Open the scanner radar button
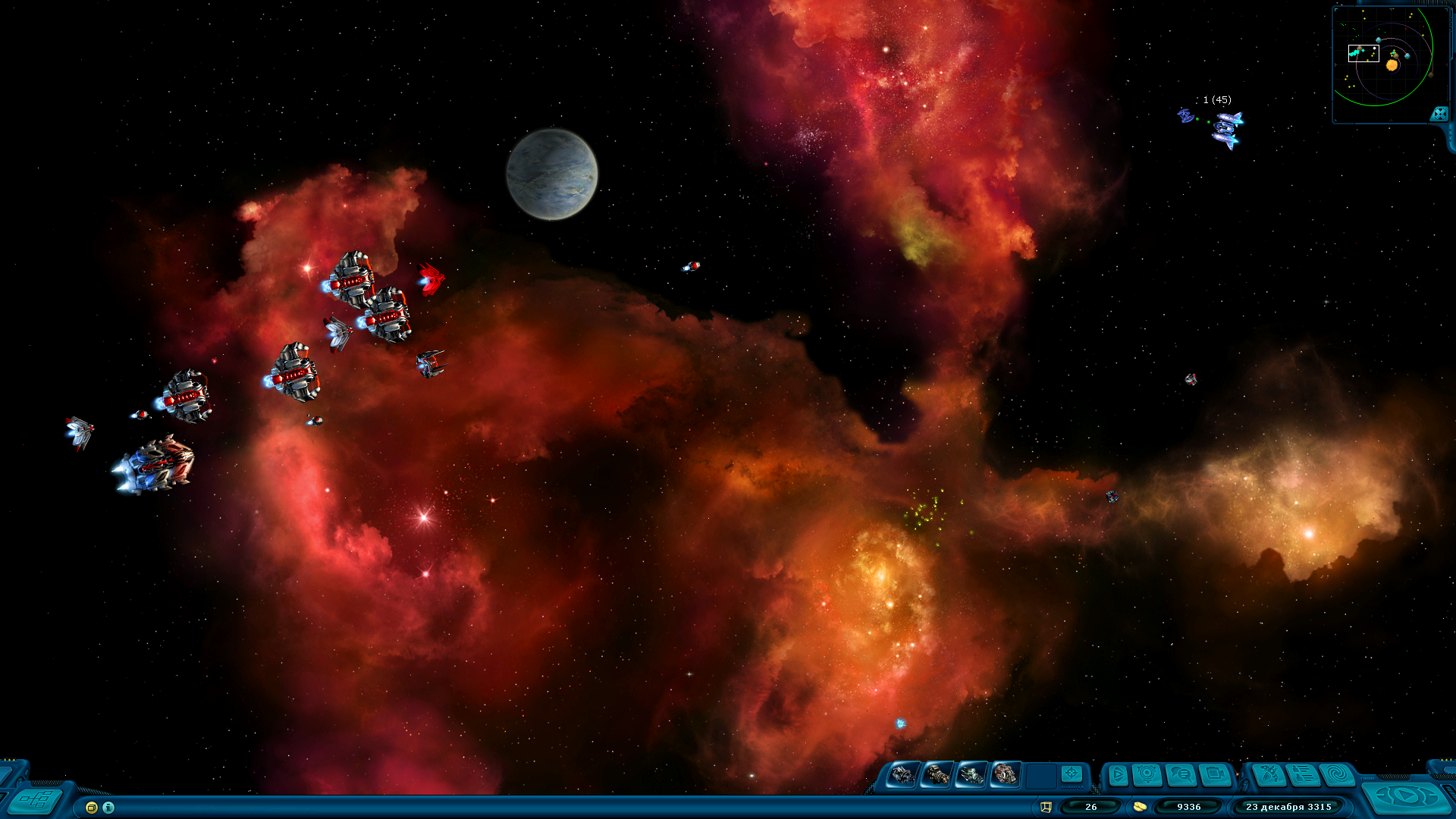This screenshot has width=1456, height=819. coord(1147,775)
